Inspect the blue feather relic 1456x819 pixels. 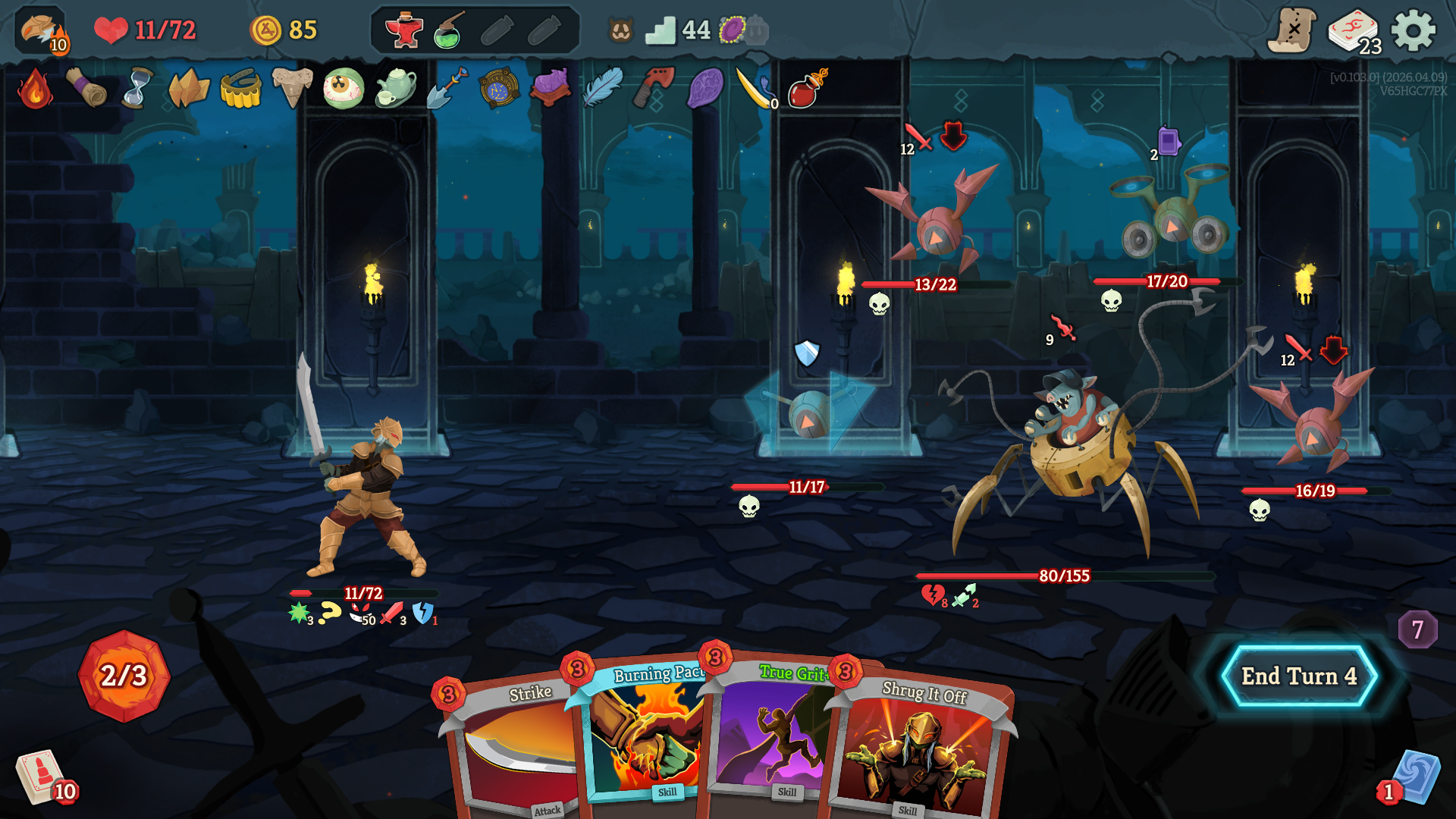coord(603,89)
